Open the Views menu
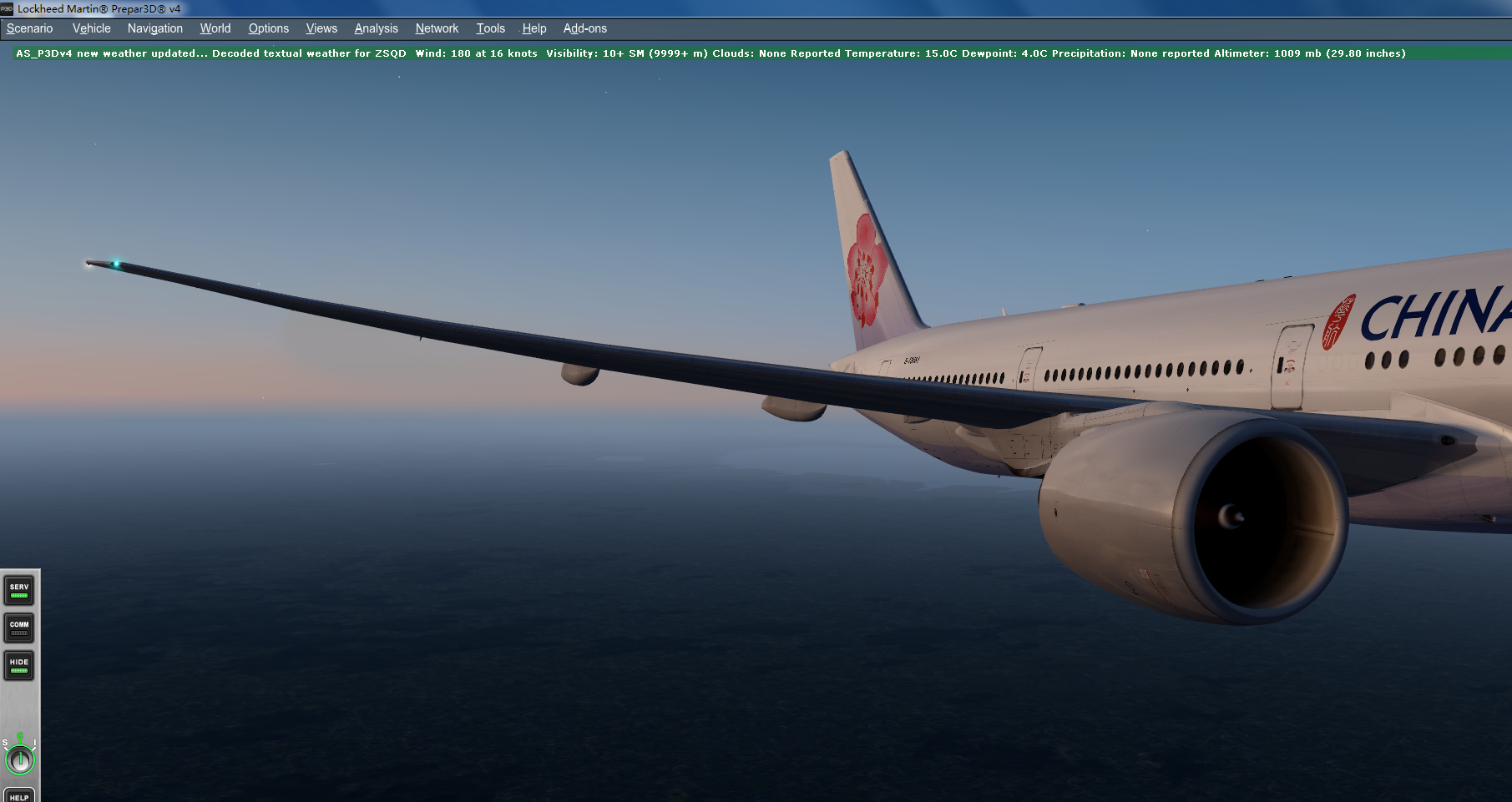Viewport: 1512px width, 802px height. (321, 28)
